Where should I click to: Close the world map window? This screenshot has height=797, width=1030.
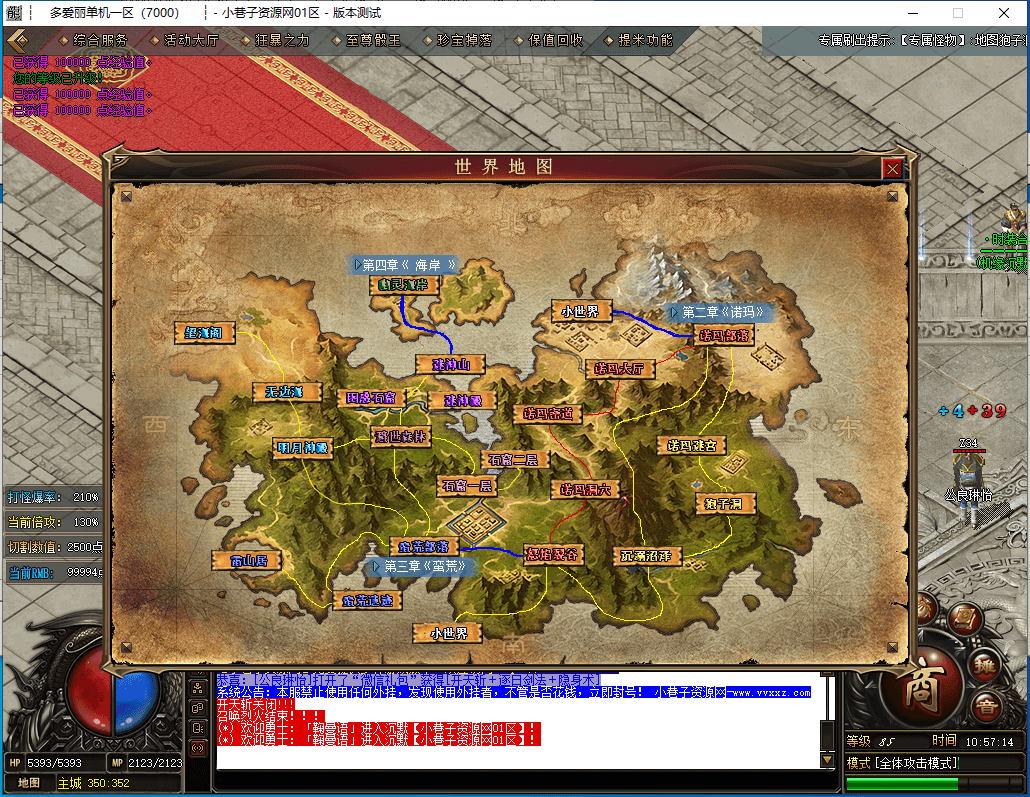click(x=892, y=169)
